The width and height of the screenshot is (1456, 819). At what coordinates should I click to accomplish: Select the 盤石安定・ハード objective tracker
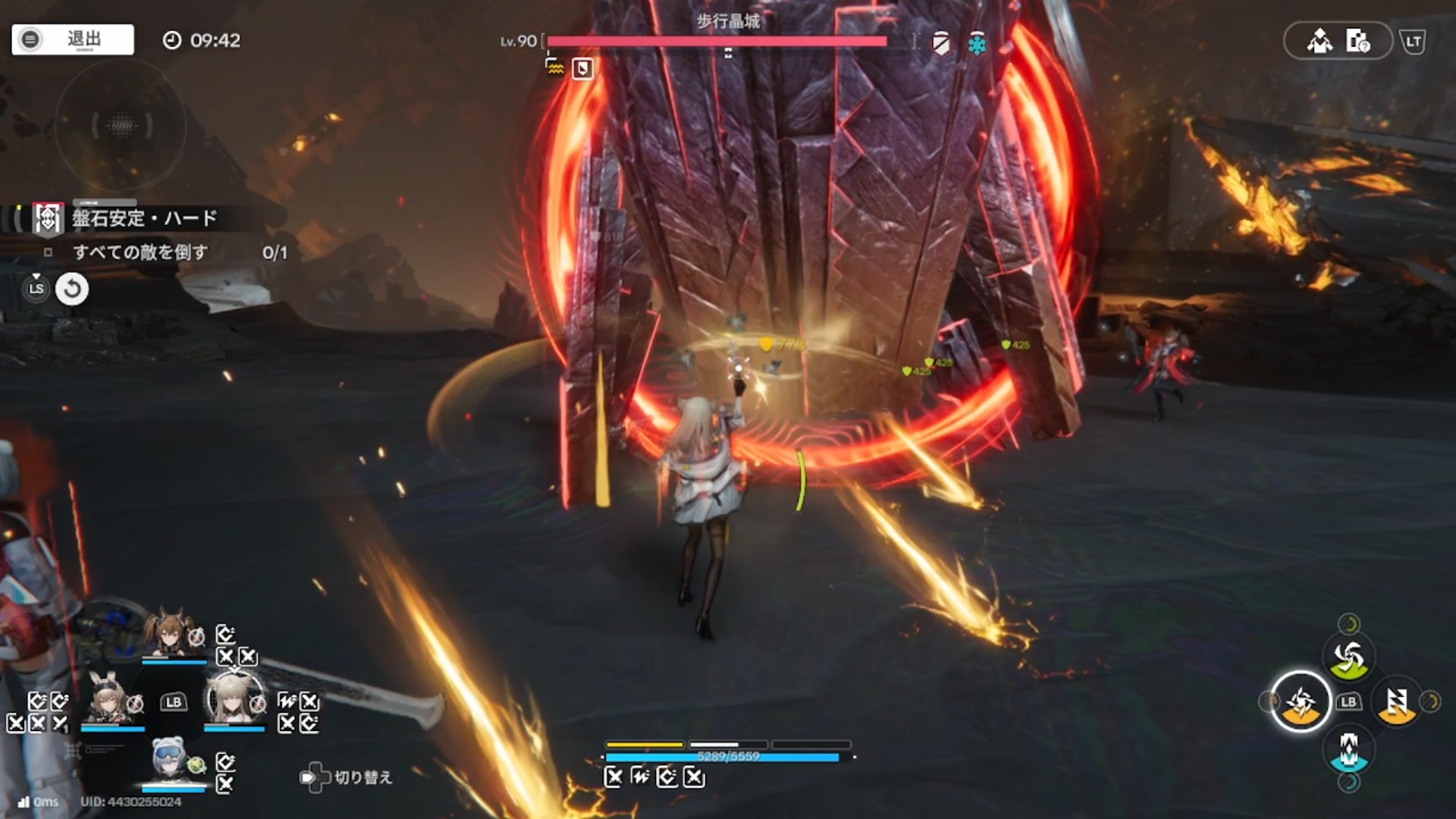pyautogui.click(x=144, y=219)
